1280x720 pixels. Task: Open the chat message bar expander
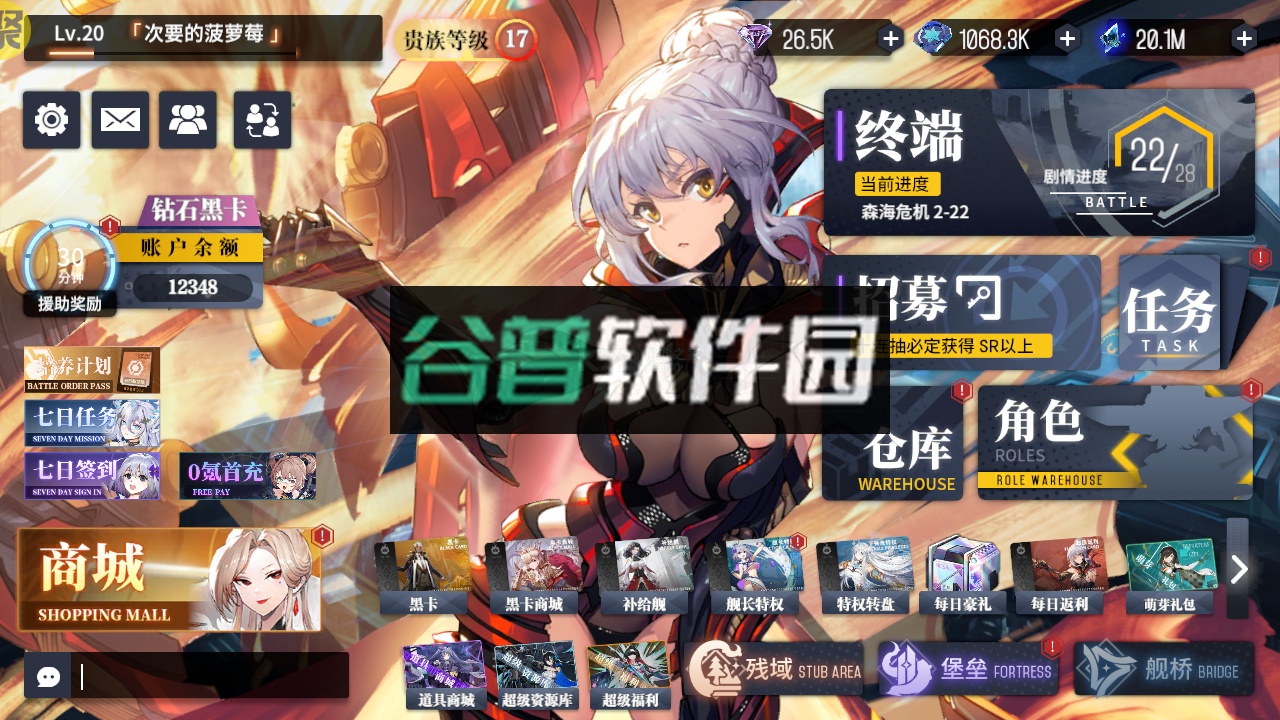pos(47,678)
